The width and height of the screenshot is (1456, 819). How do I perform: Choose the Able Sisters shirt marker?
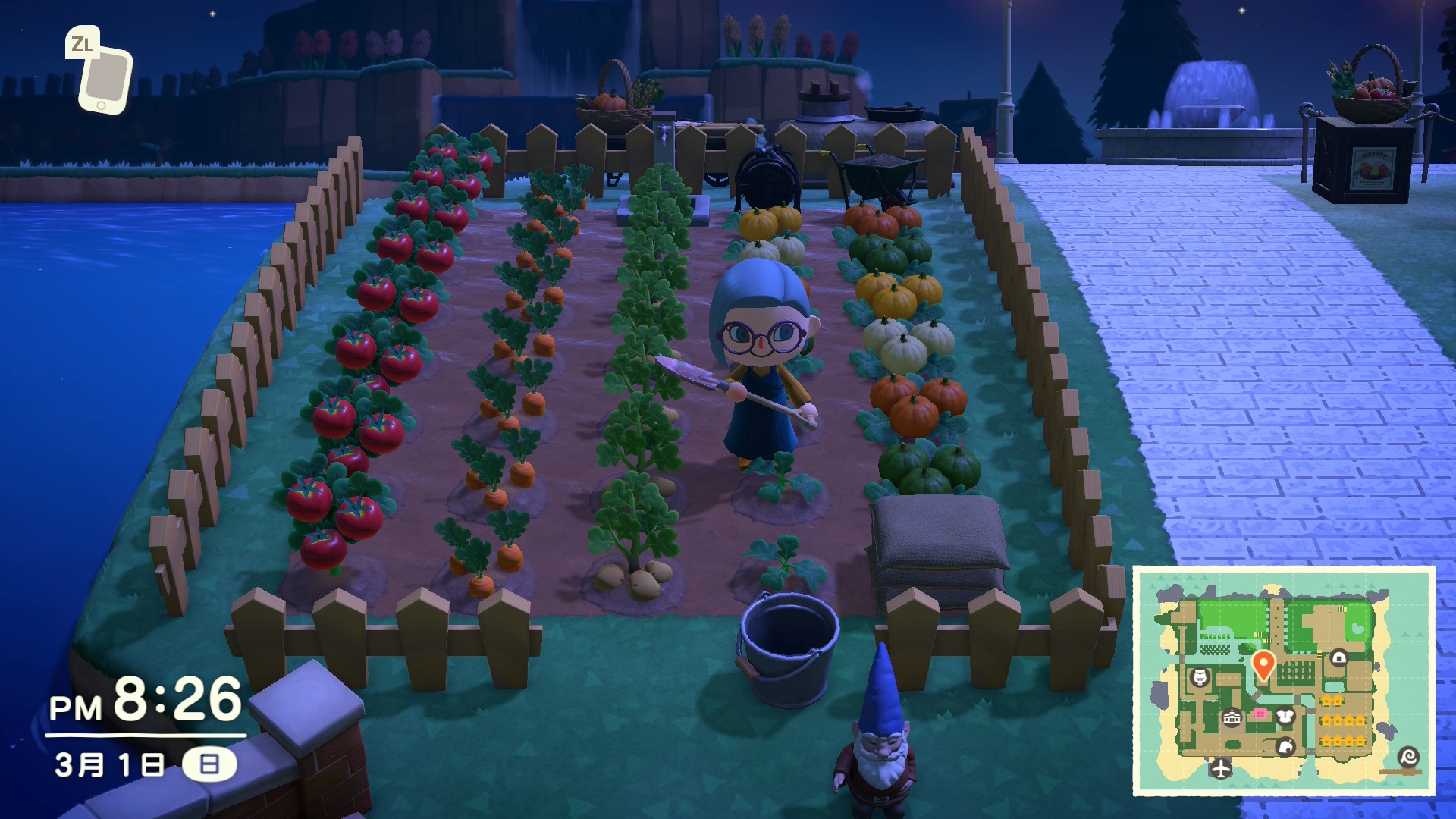(x=1284, y=715)
